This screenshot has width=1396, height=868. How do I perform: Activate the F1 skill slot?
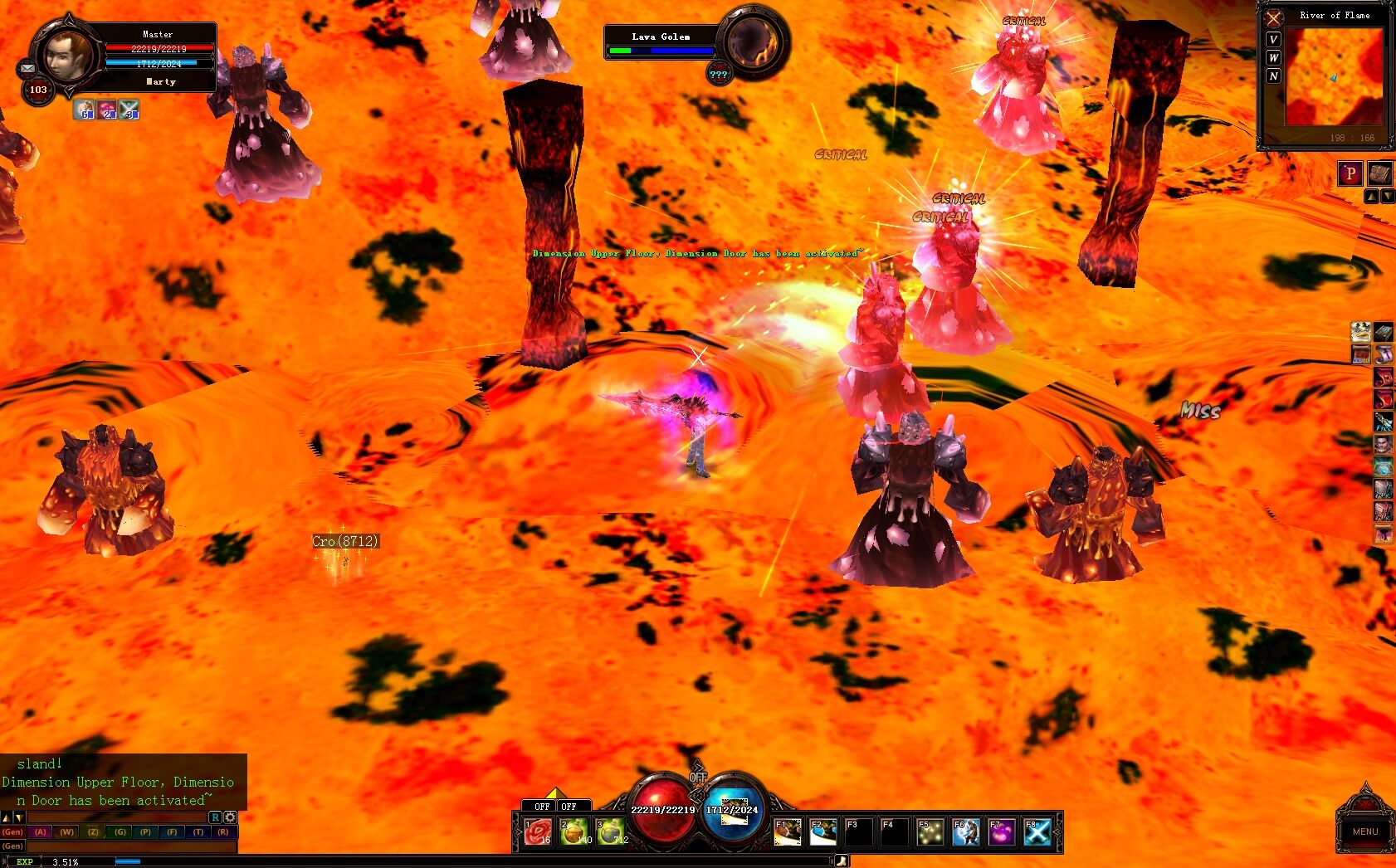[x=787, y=831]
